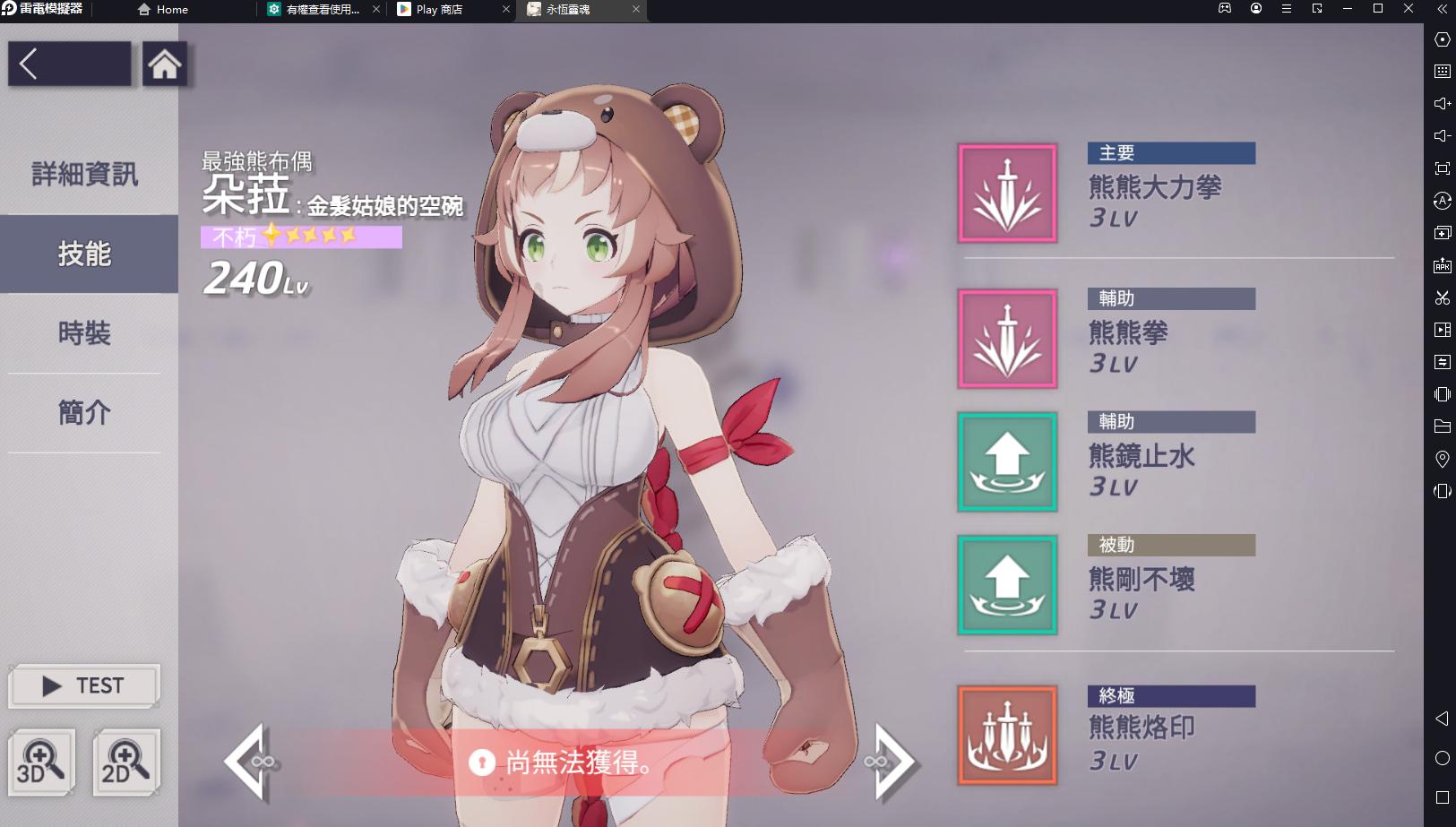
Task: Click the 熊熊烙印 ultimate skill icon
Action: tap(1007, 735)
